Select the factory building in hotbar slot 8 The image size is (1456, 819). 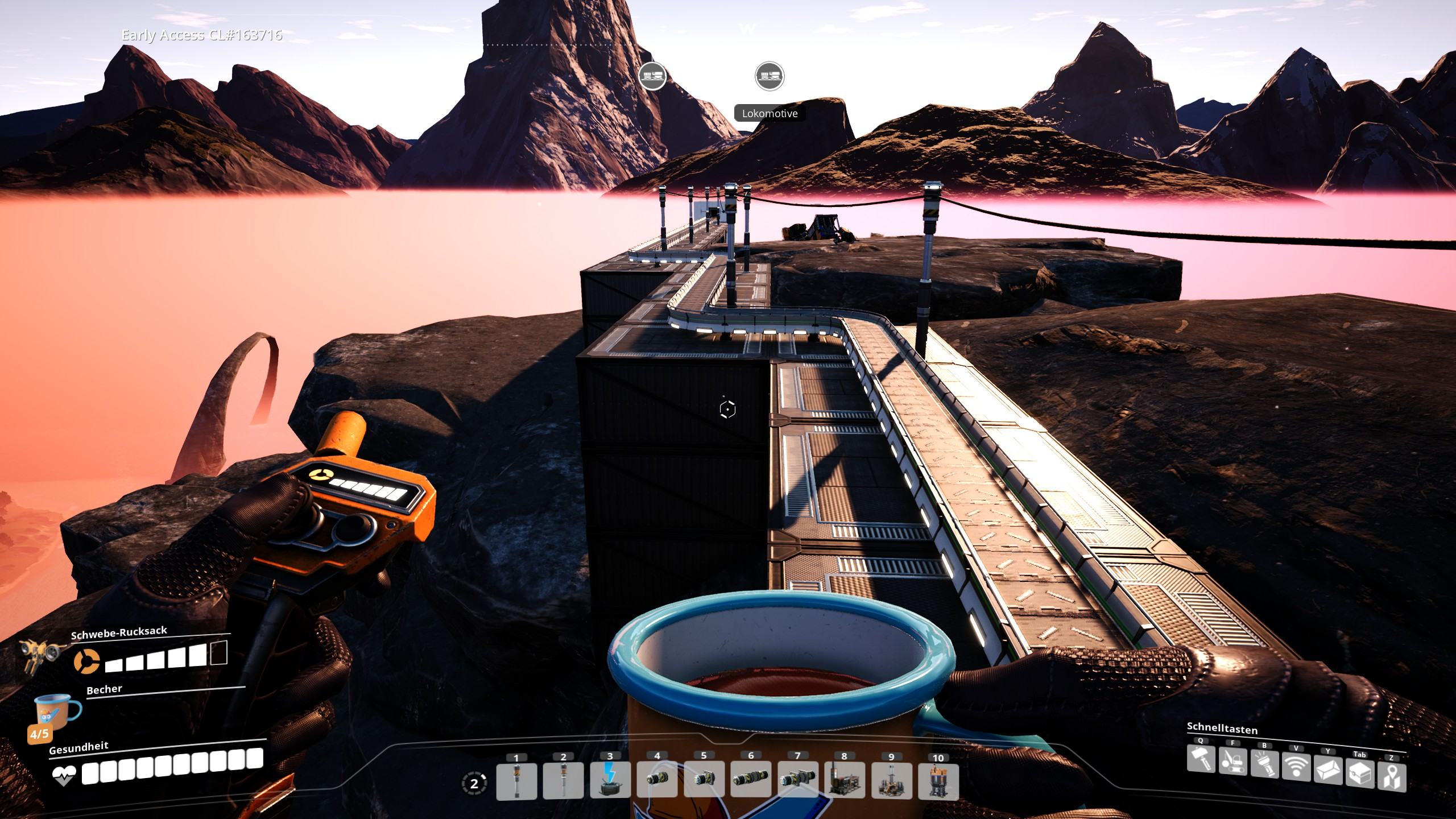tap(844, 780)
